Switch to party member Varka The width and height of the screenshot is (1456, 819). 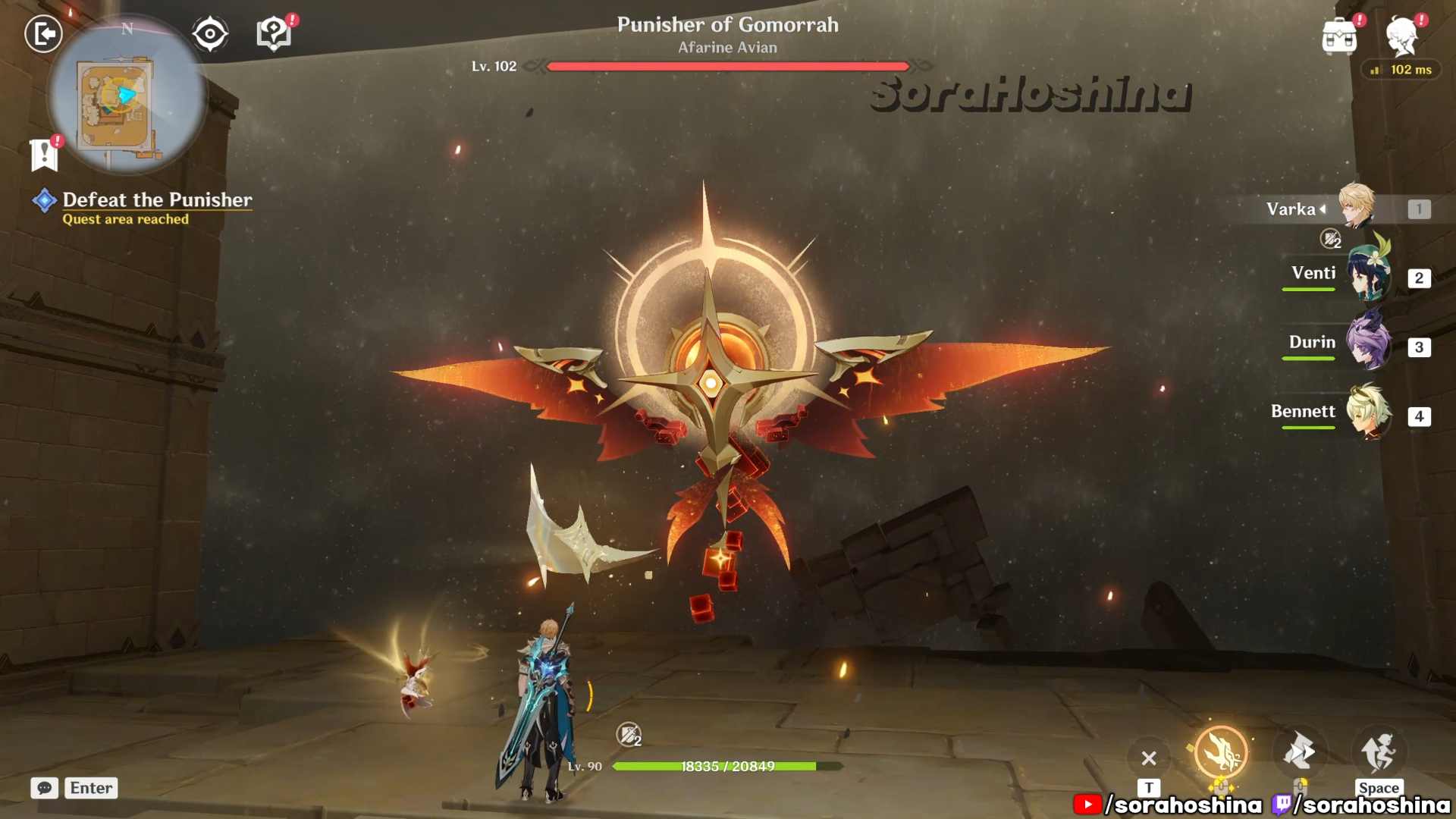[x=1356, y=208]
